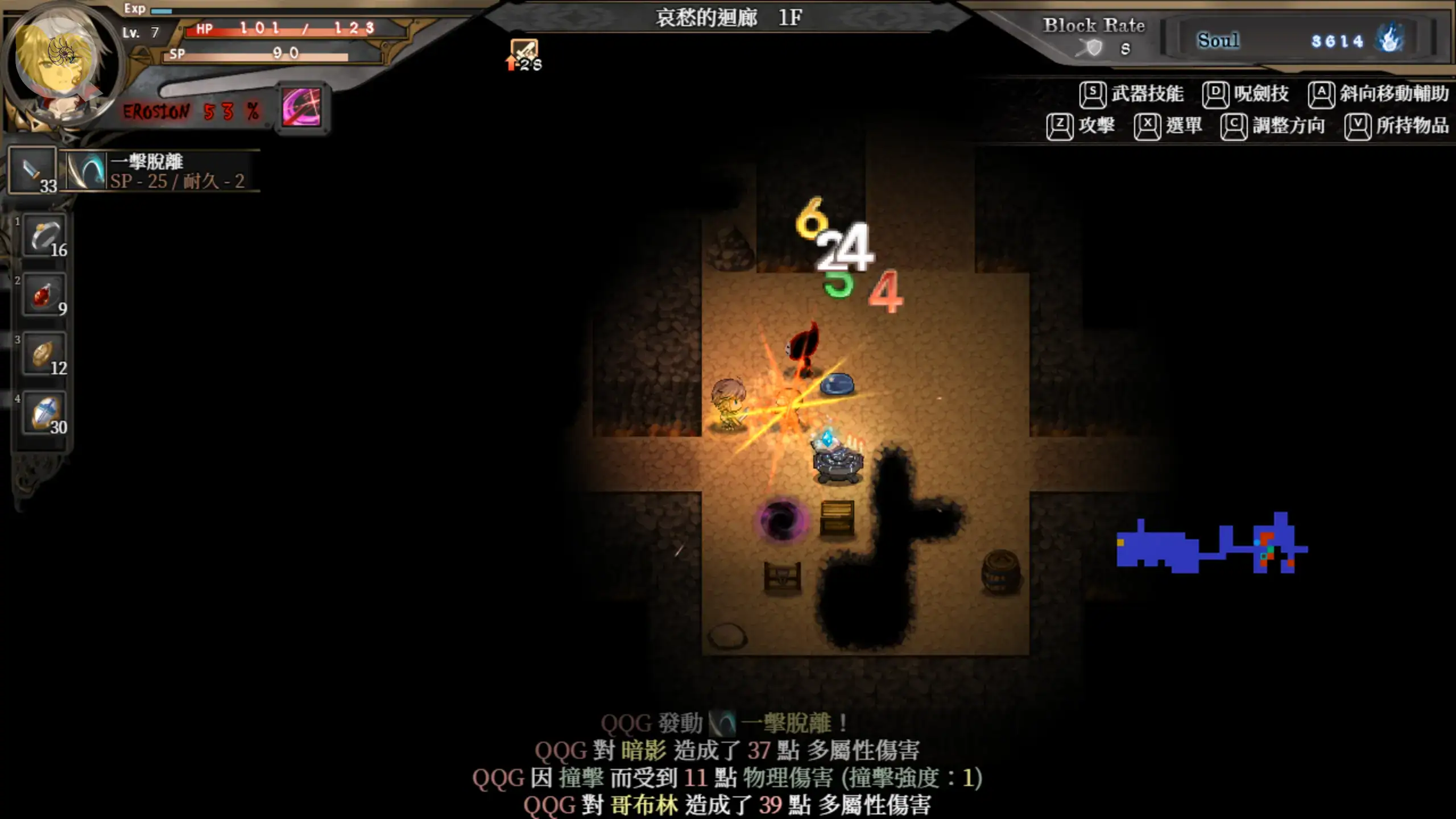Viewport: 1456px width, 819px height.
Task: Use the silver ring in slot 1
Action: (x=44, y=236)
